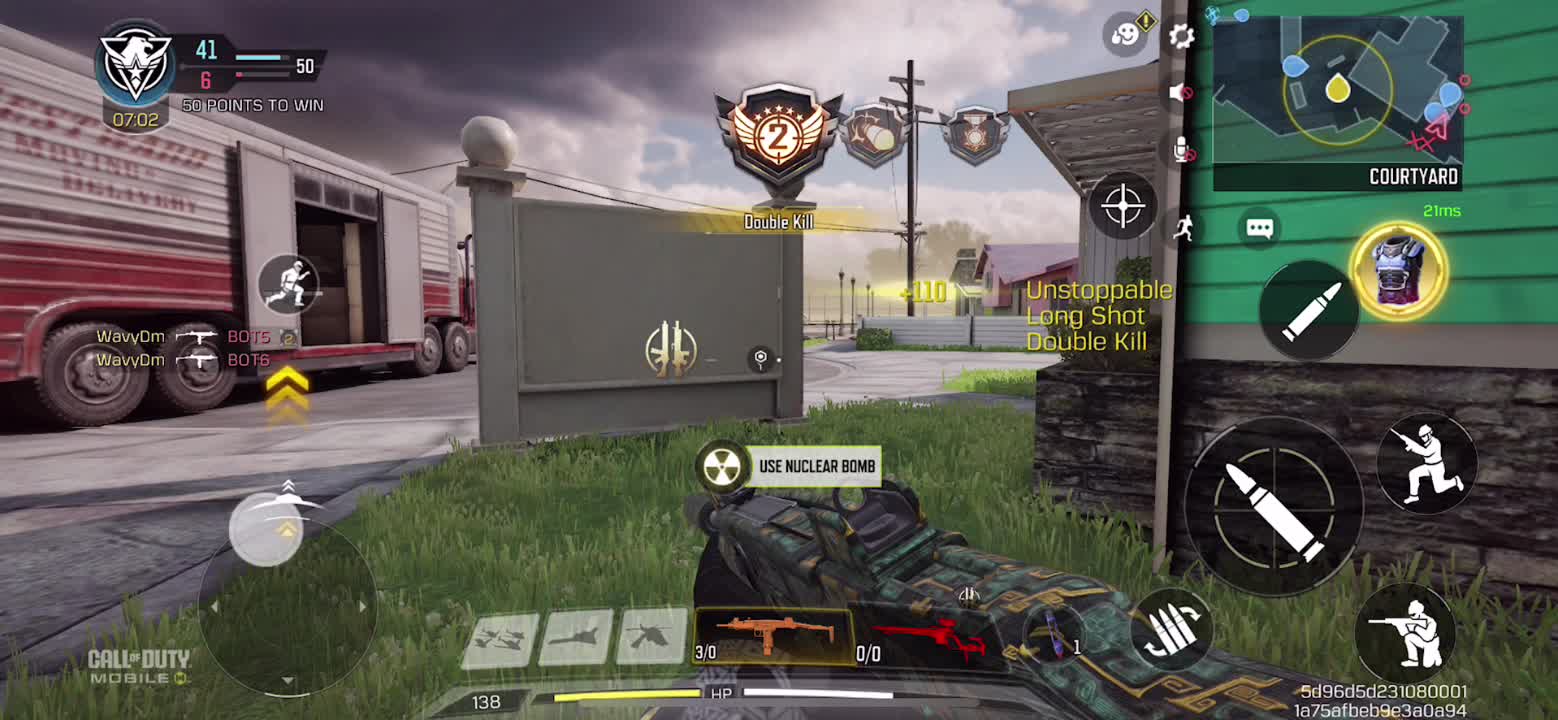Tap the small bullet fire button

[1309, 310]
